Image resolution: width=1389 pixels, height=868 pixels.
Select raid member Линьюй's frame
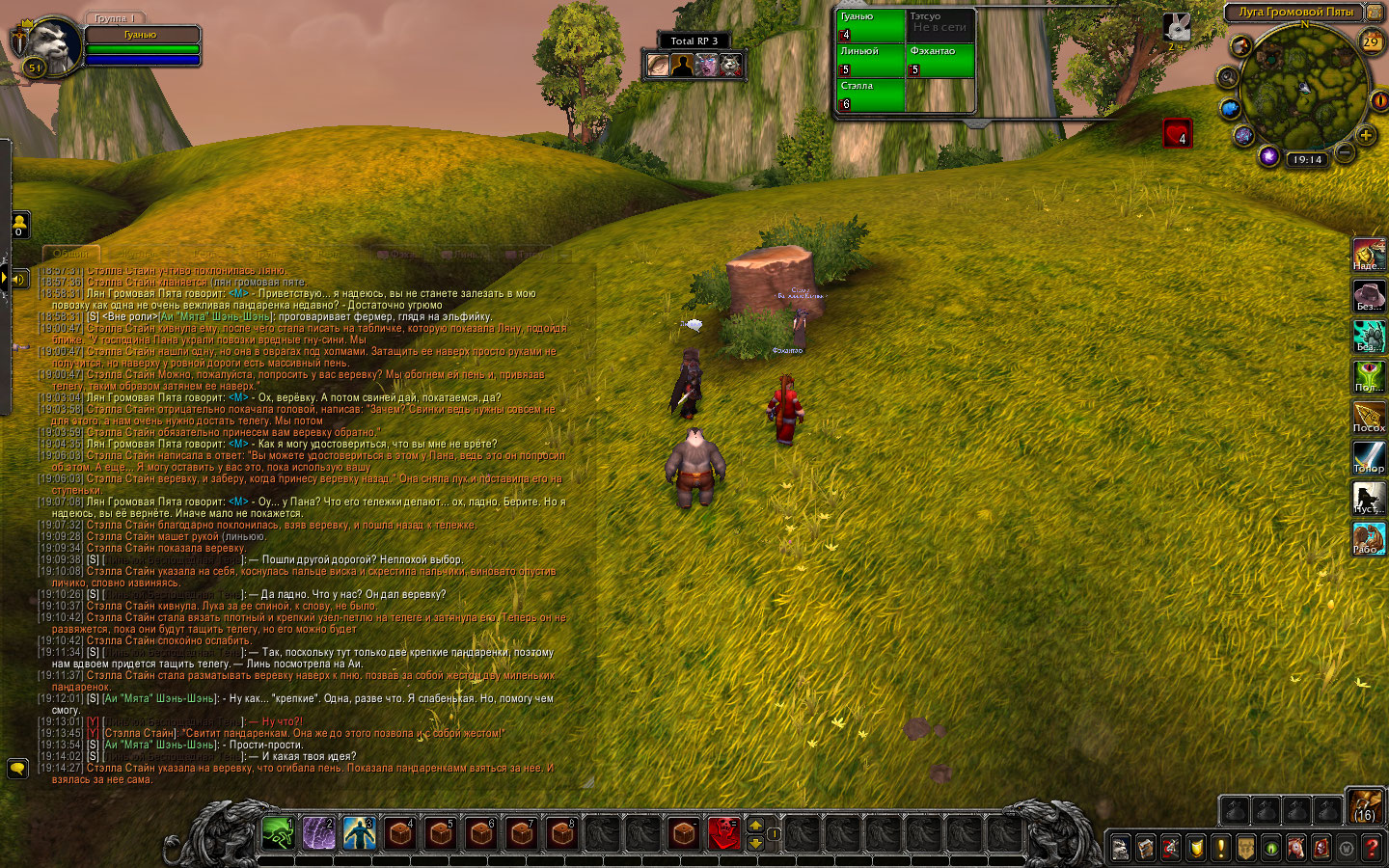coord(871,60)
